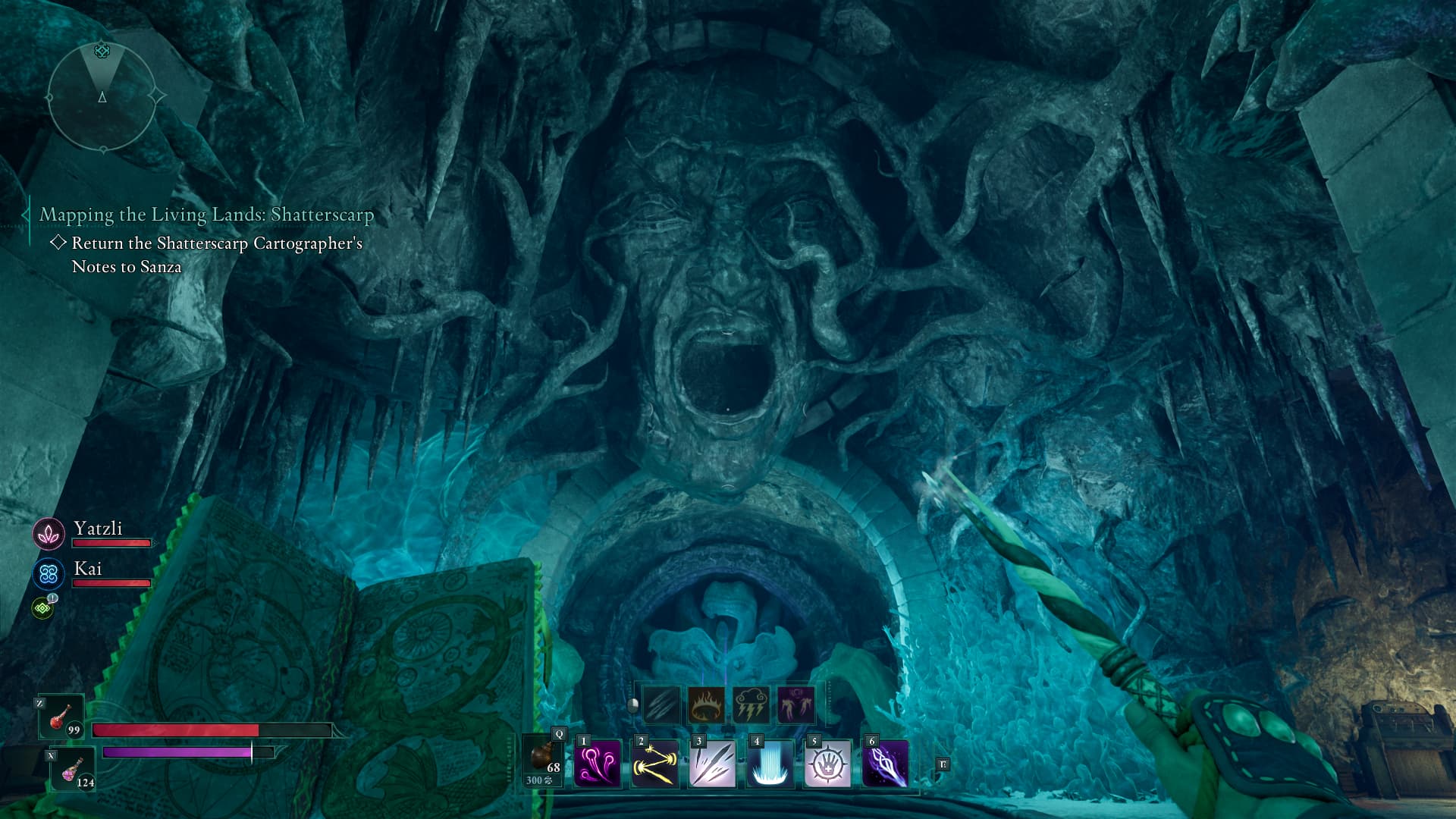Click the circular compass minimap
This screenshot has height=819, width=1456.
click(x=102, y=97)
